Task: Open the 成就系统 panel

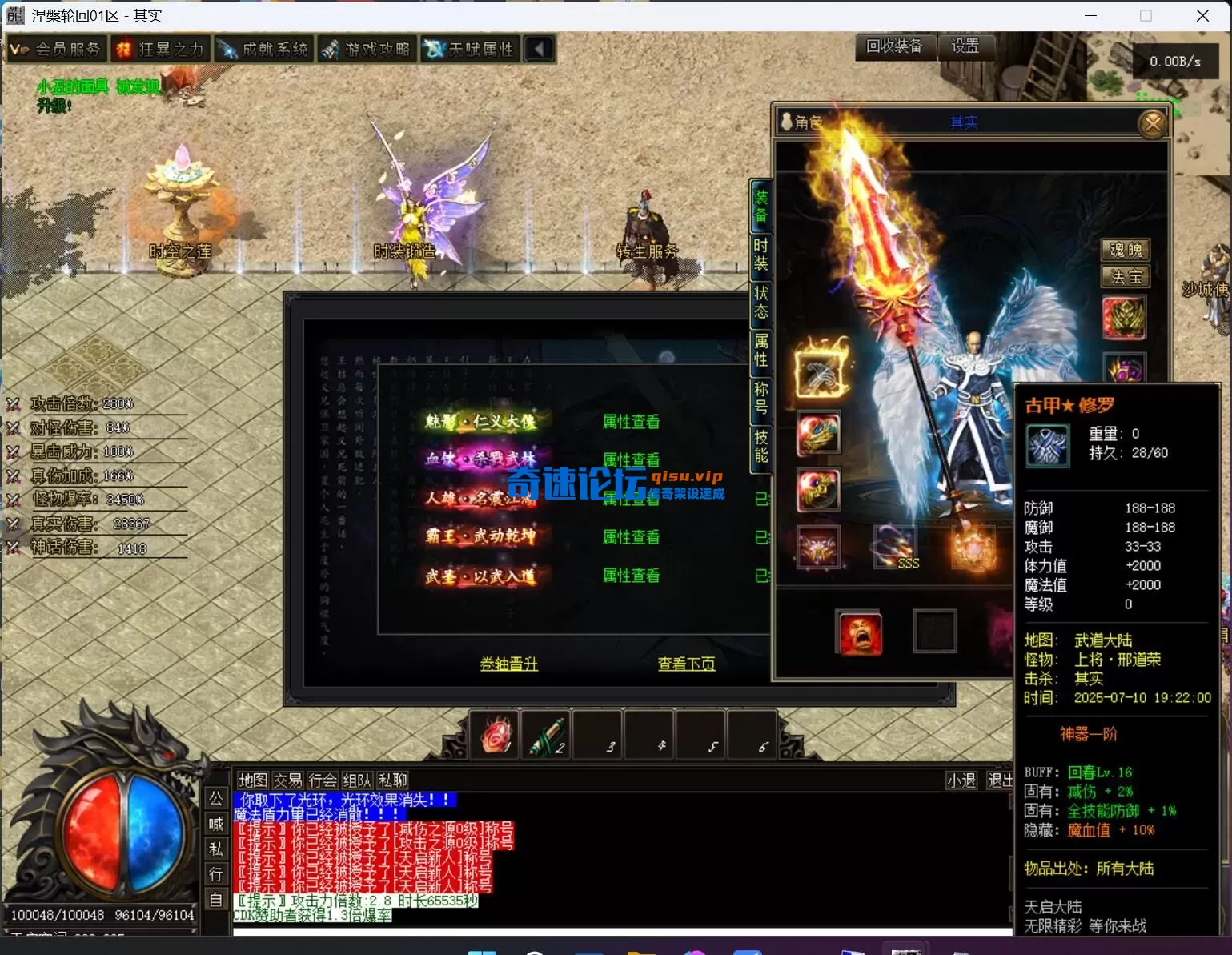Action: tap(263, 50)
